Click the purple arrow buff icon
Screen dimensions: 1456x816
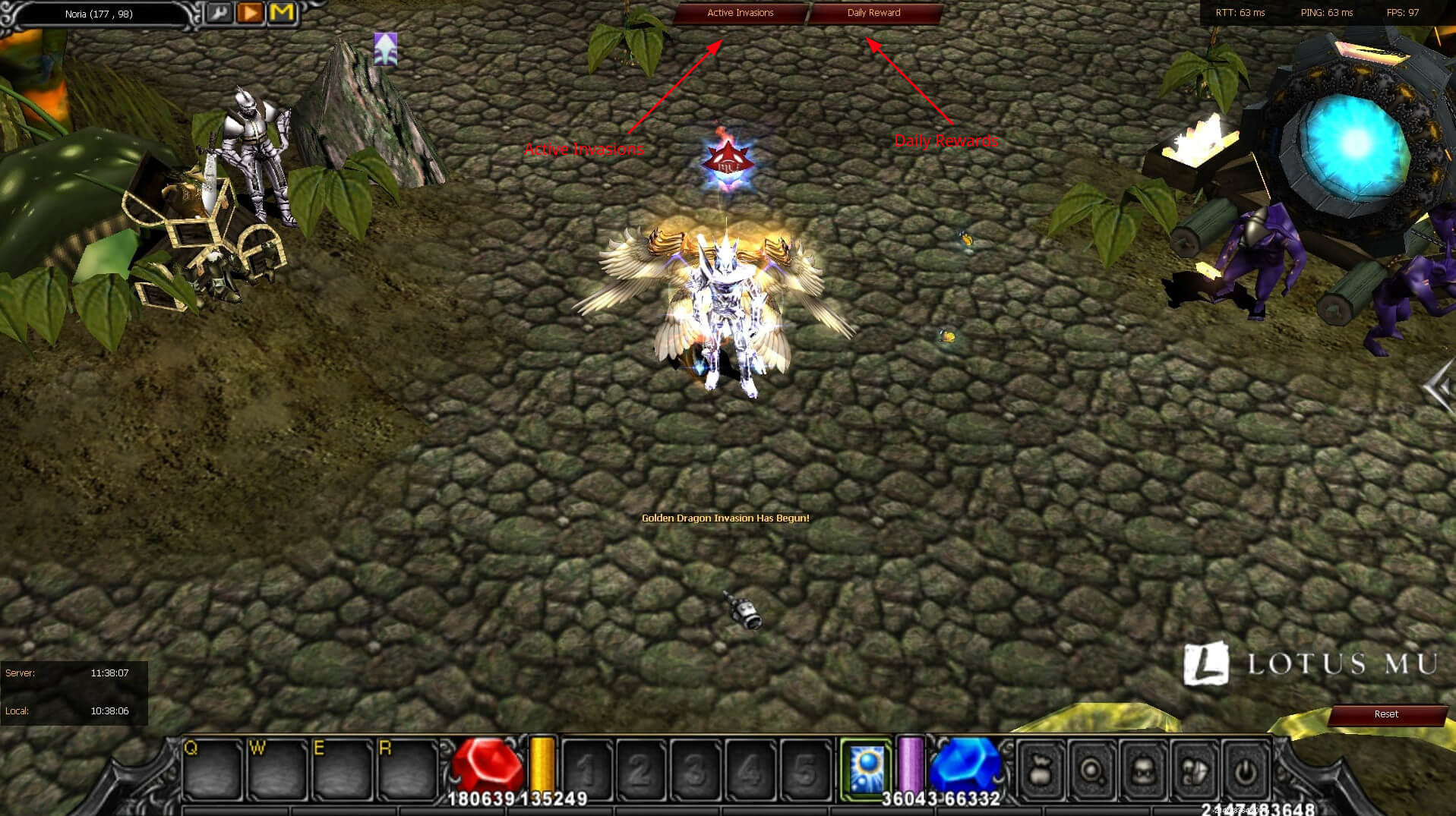pos(386,49)
